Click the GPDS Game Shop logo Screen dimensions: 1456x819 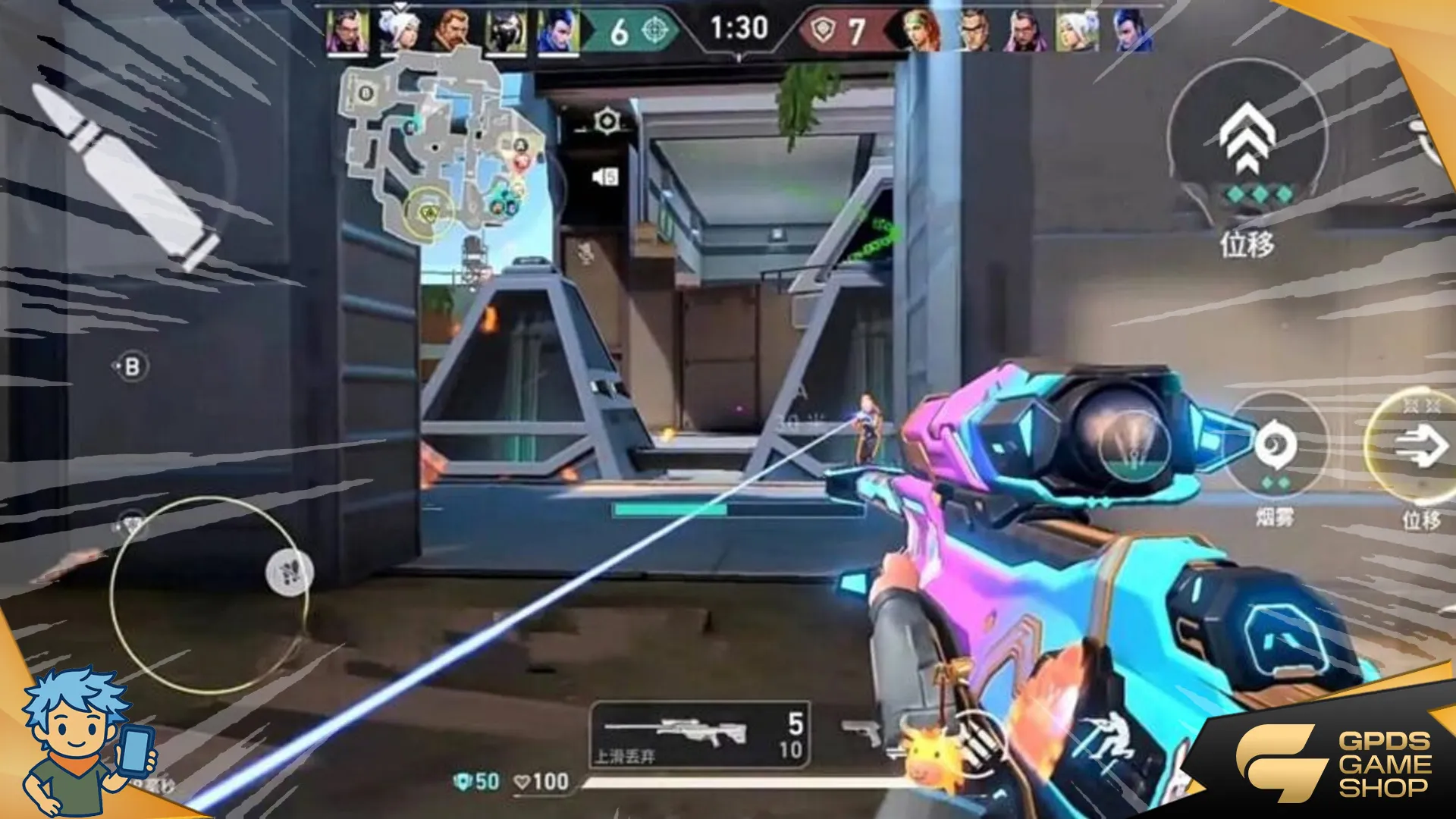tap(1335, 763)
